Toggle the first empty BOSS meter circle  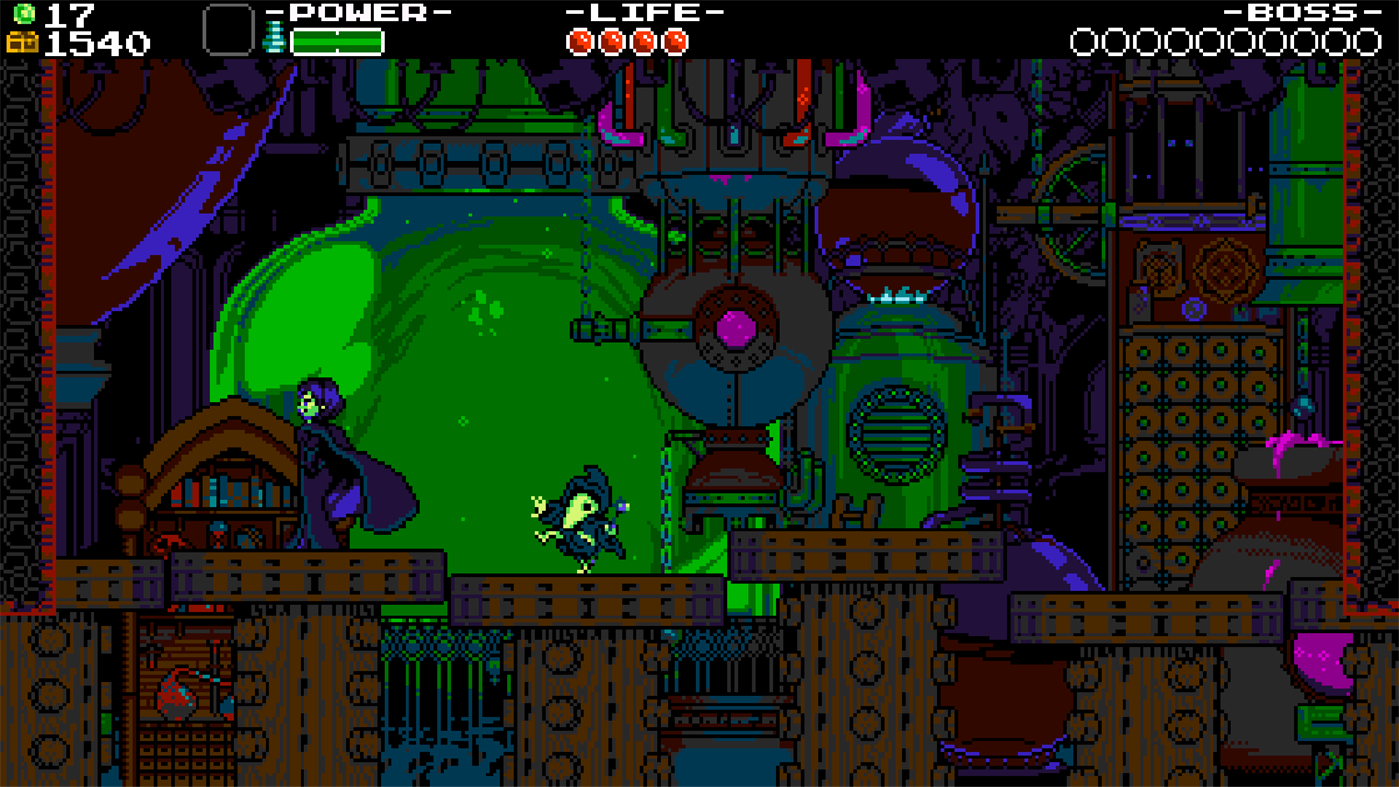[1083, 43]
